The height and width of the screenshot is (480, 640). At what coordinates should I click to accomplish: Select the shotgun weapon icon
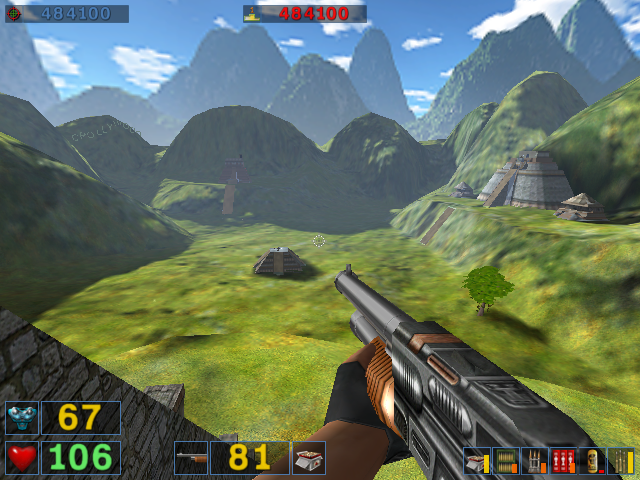[191, 458]
